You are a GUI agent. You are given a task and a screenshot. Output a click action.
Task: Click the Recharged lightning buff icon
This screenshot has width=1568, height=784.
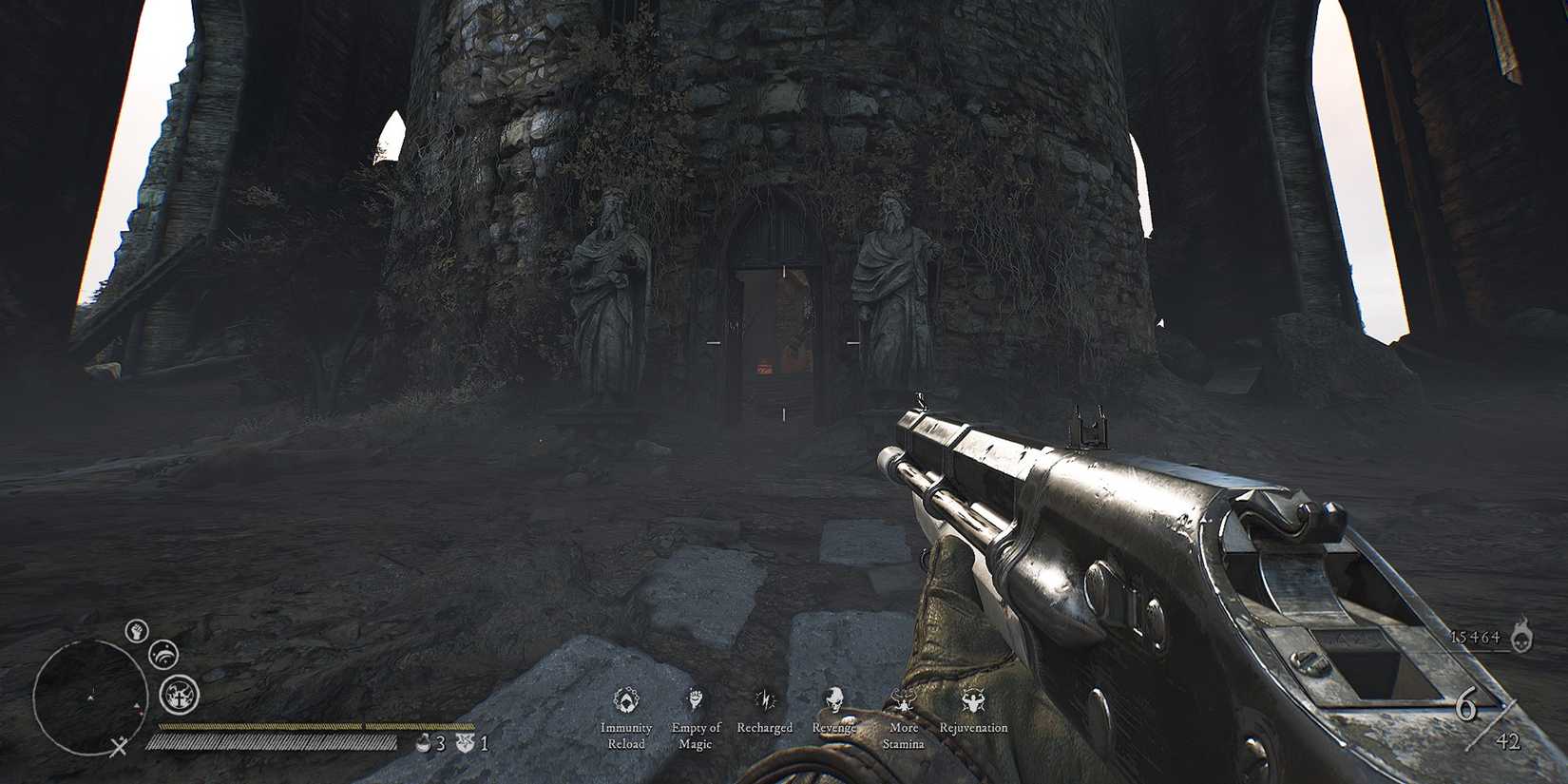(x=763, y=697)
